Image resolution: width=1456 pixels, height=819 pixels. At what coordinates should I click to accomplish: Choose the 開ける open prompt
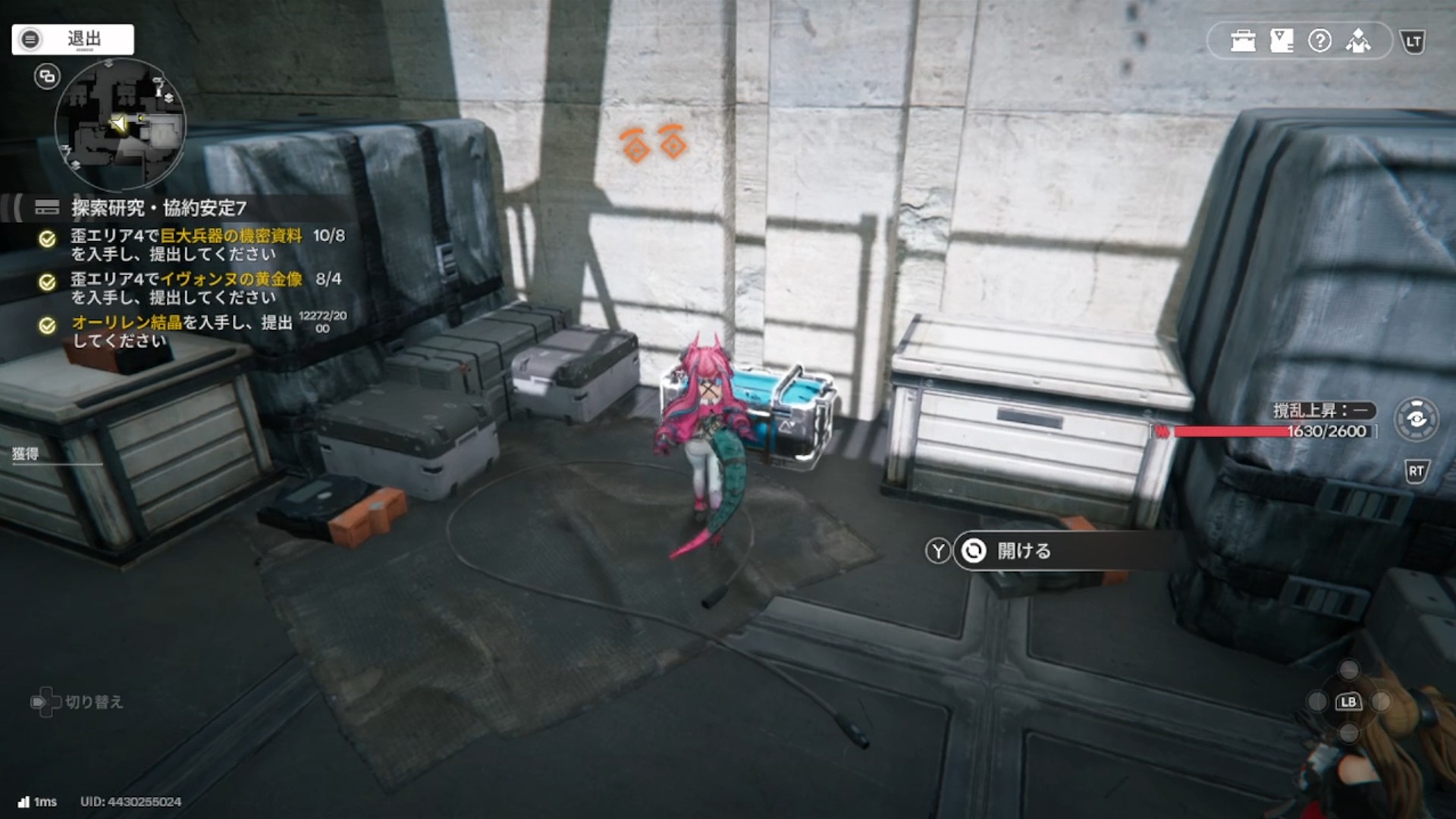tap(1023, 551)
